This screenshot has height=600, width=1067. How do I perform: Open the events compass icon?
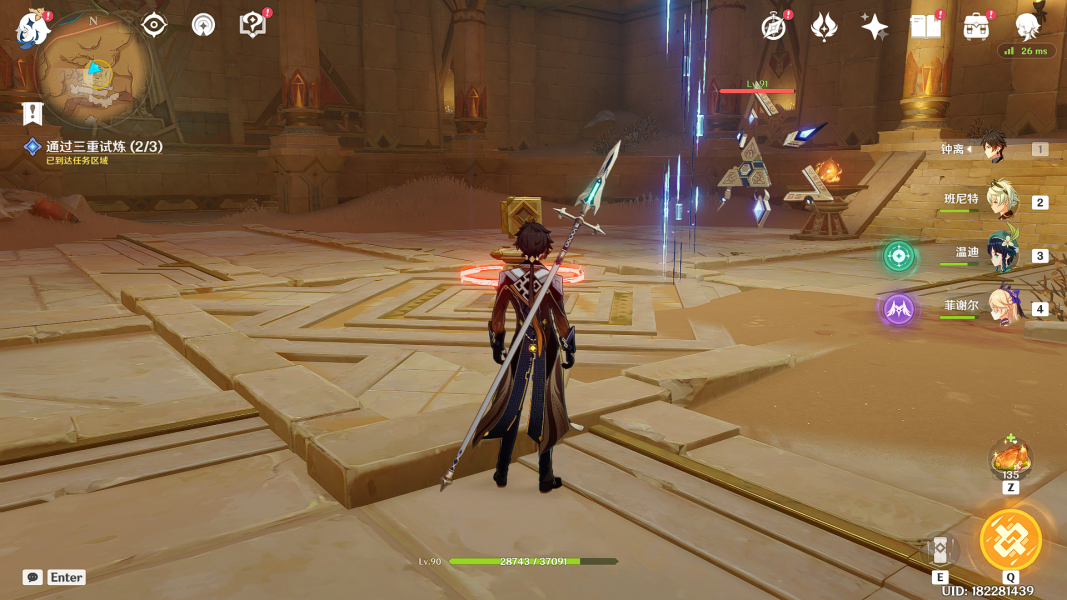tap(774, 27)
